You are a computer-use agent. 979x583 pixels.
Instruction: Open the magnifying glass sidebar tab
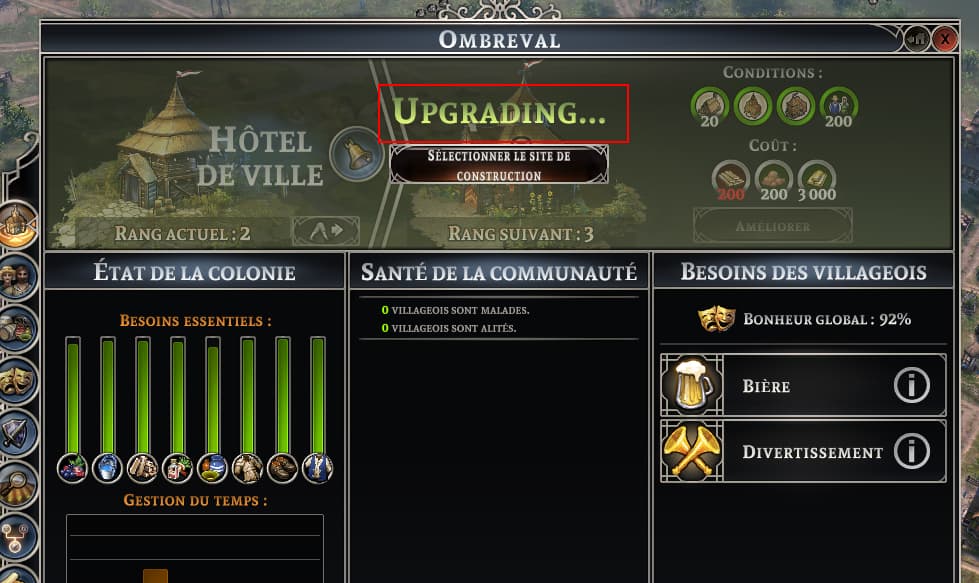click(x=17, y=486)
